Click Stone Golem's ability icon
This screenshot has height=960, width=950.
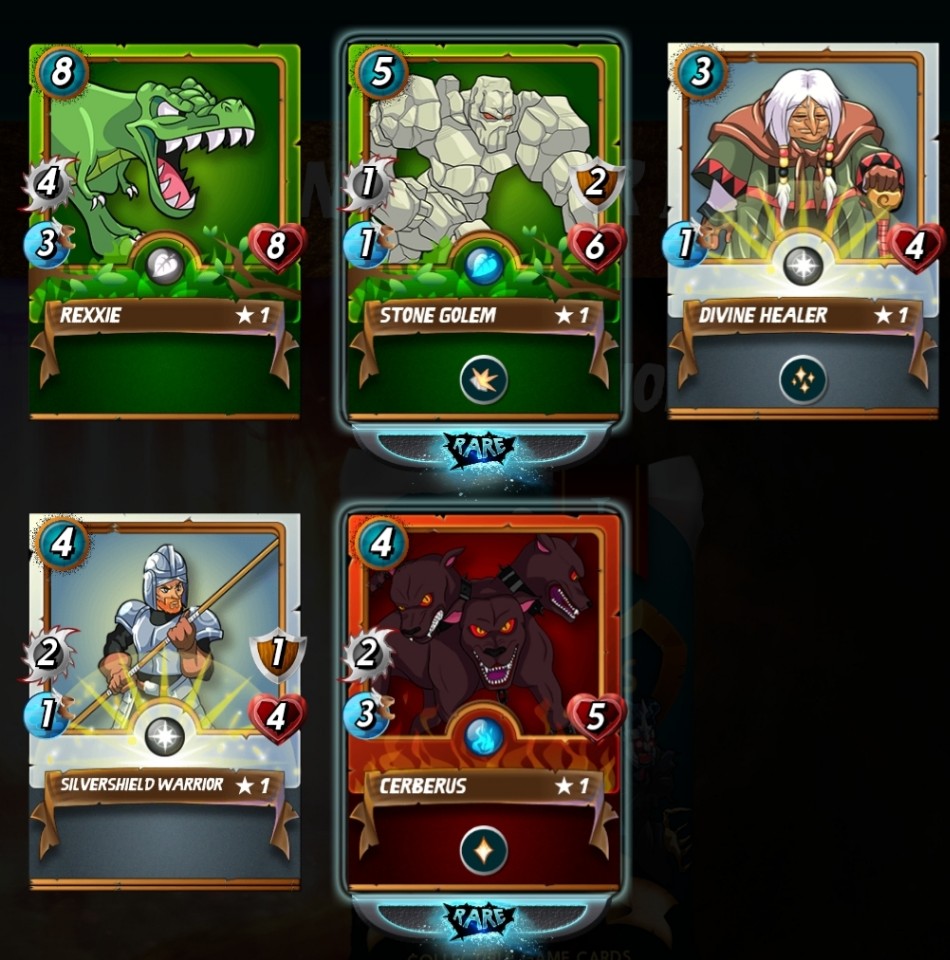click(x=484, y=380)
